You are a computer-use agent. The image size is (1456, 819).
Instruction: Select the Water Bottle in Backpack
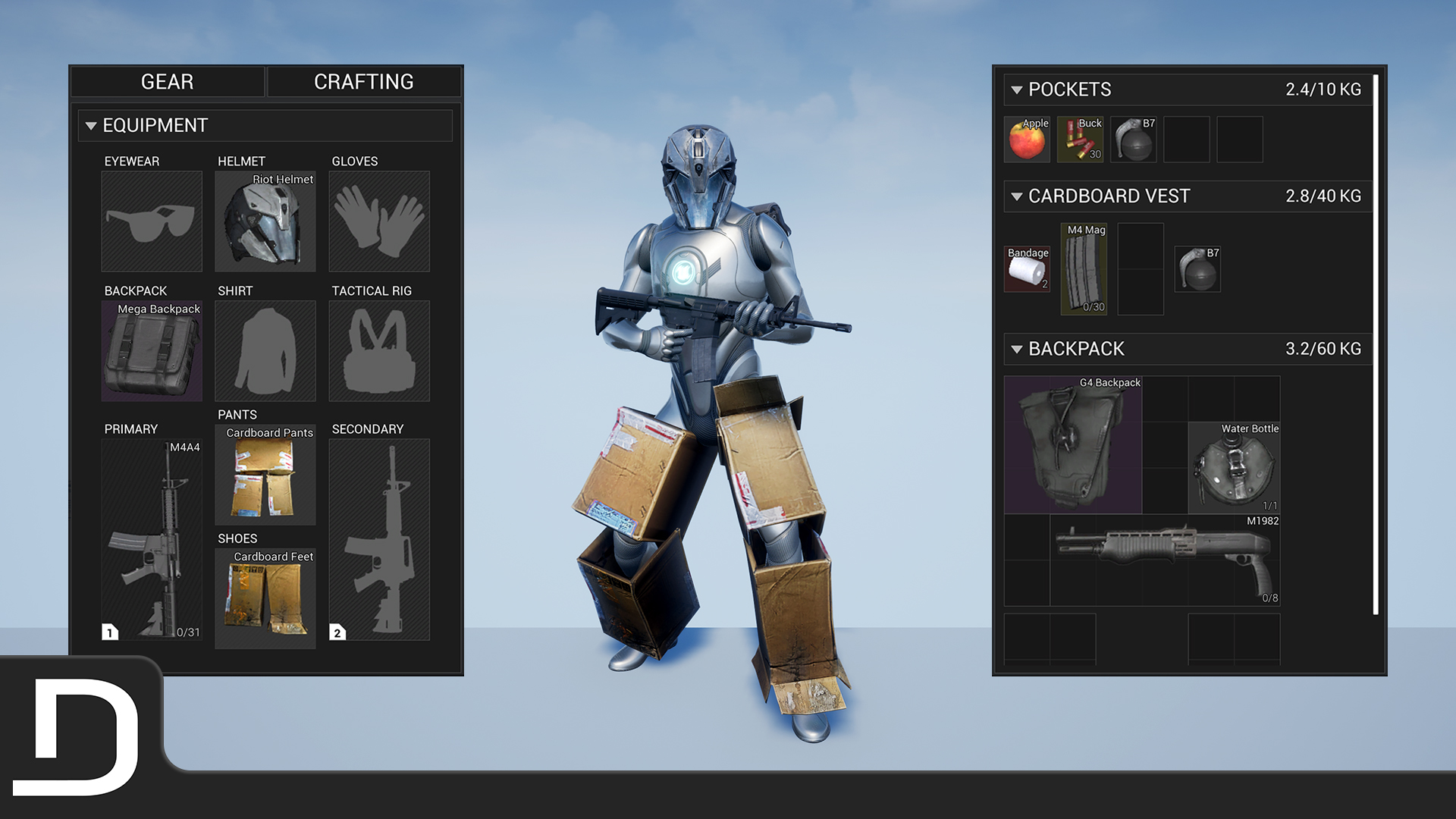point(1234,466)
